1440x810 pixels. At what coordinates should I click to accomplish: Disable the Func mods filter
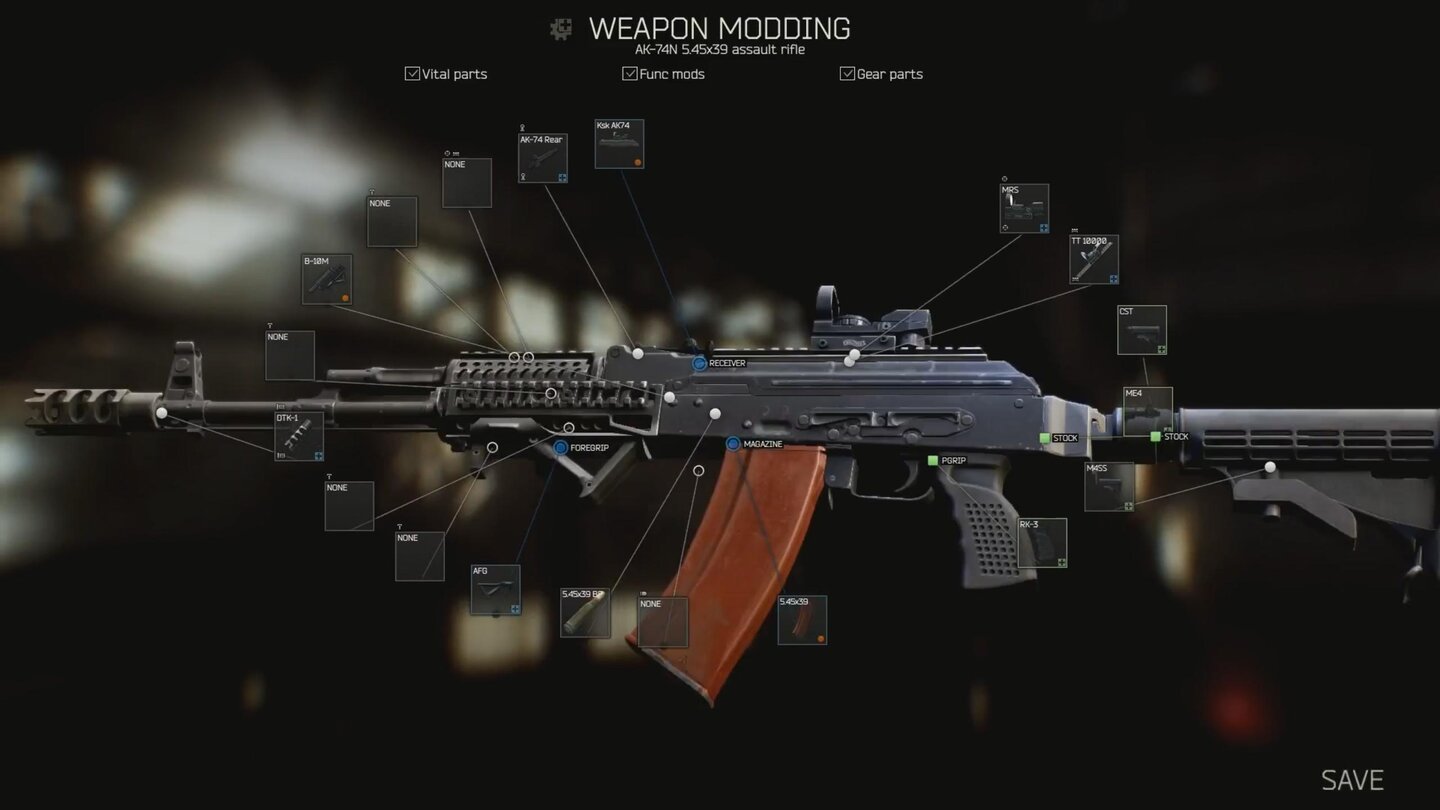coord(629,73)
